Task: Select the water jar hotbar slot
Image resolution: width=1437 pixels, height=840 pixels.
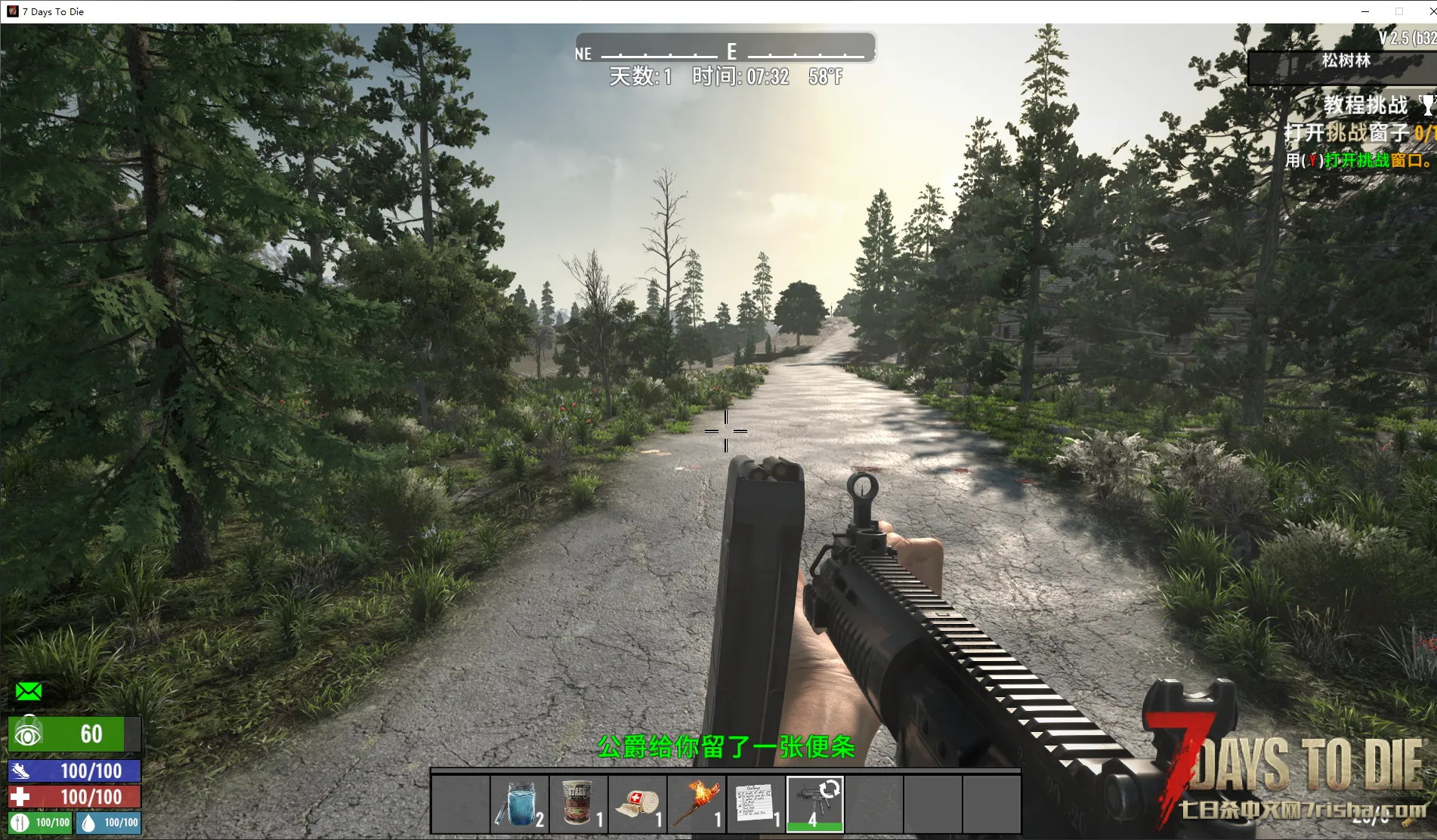Action: tap(519, 804)
